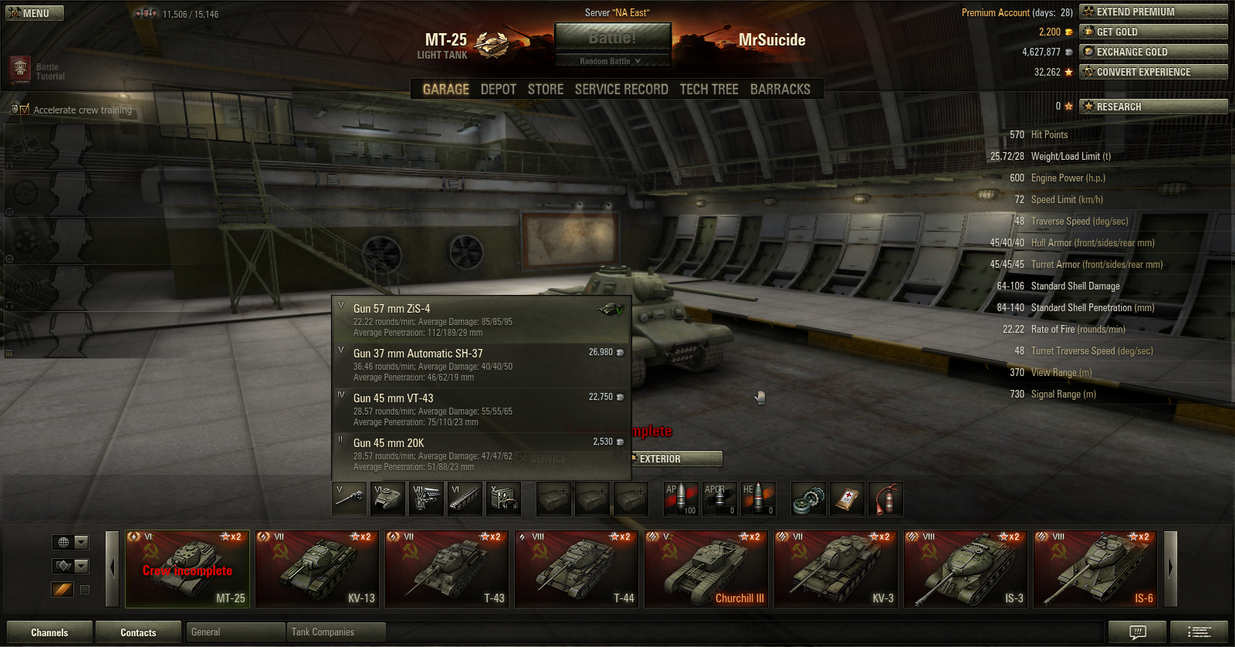Open the Exterior customization button
The image size is (1235, 647).
click(x=675, y=459)
